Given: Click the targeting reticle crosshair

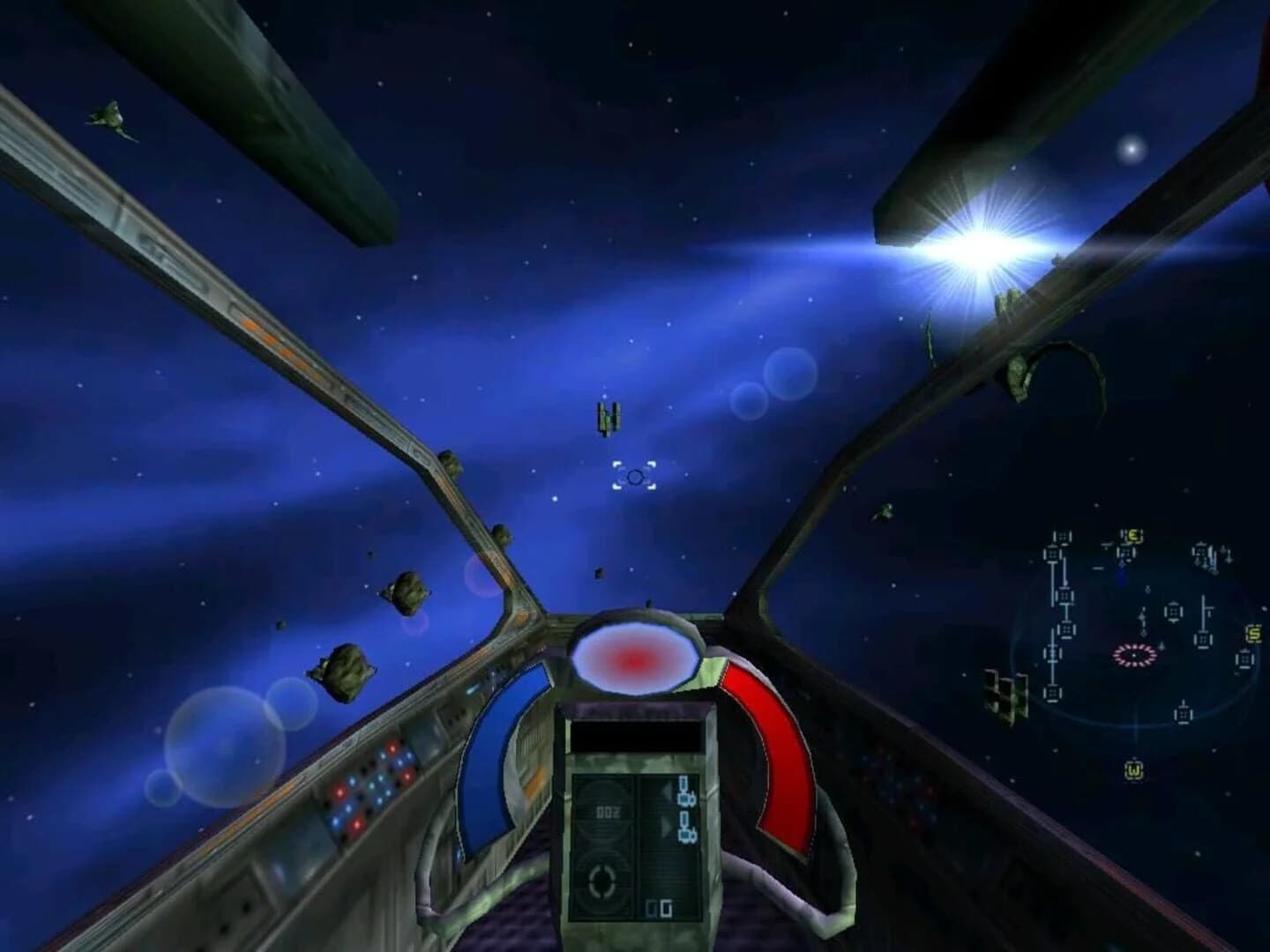Looking at the screenshot, I should point(637,476).
